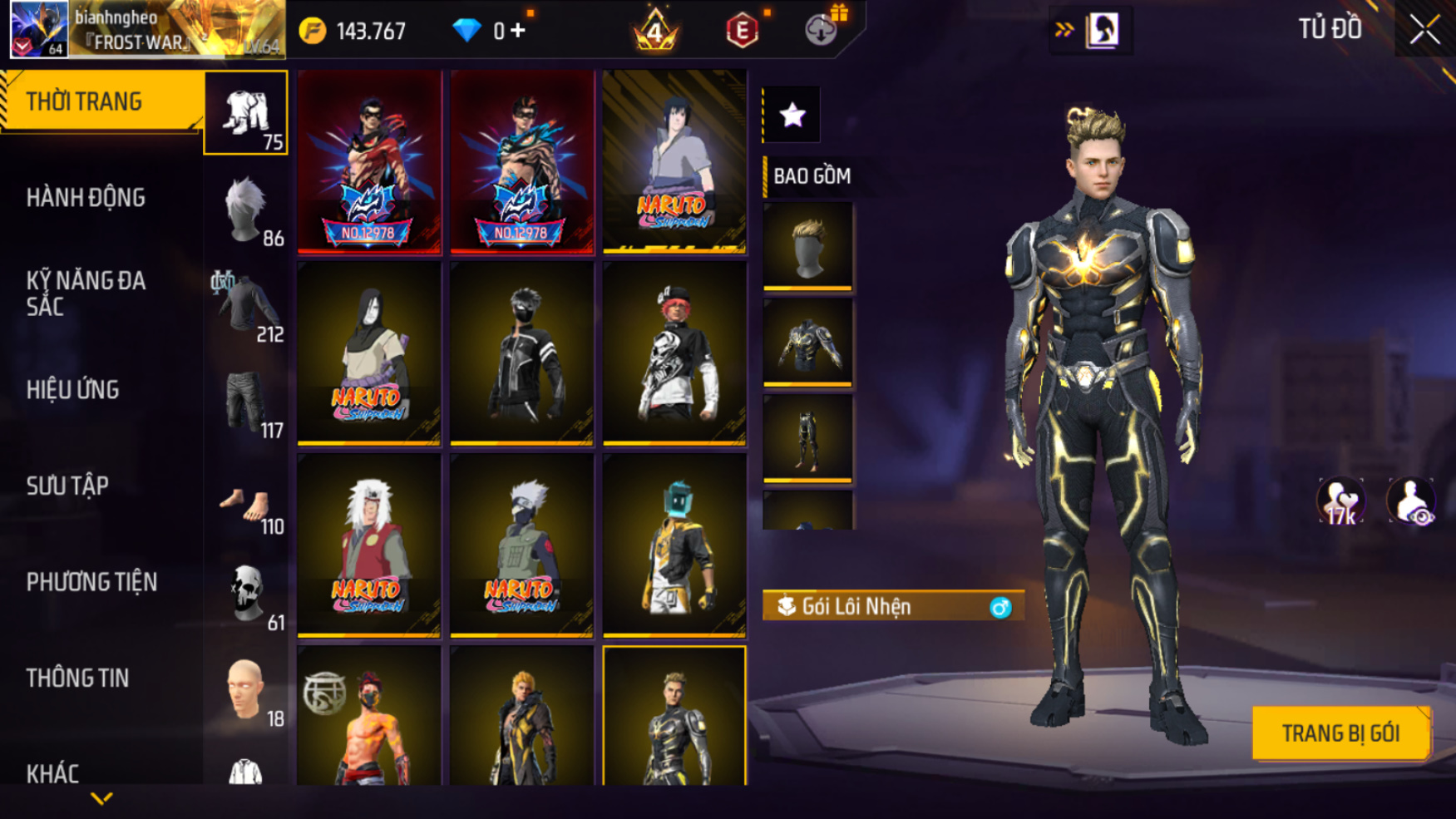The height and width of the screenshot is (819, 1456).
Task: Close the wardrobe with the X button
Action: [1424, 31]
